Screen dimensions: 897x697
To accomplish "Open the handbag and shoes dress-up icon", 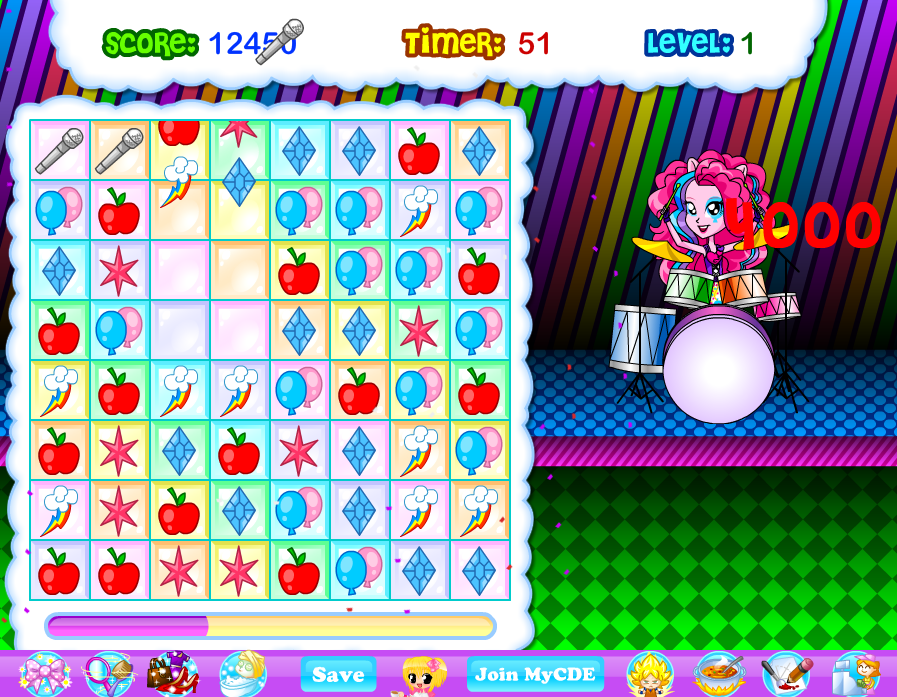I will (173, 674).
